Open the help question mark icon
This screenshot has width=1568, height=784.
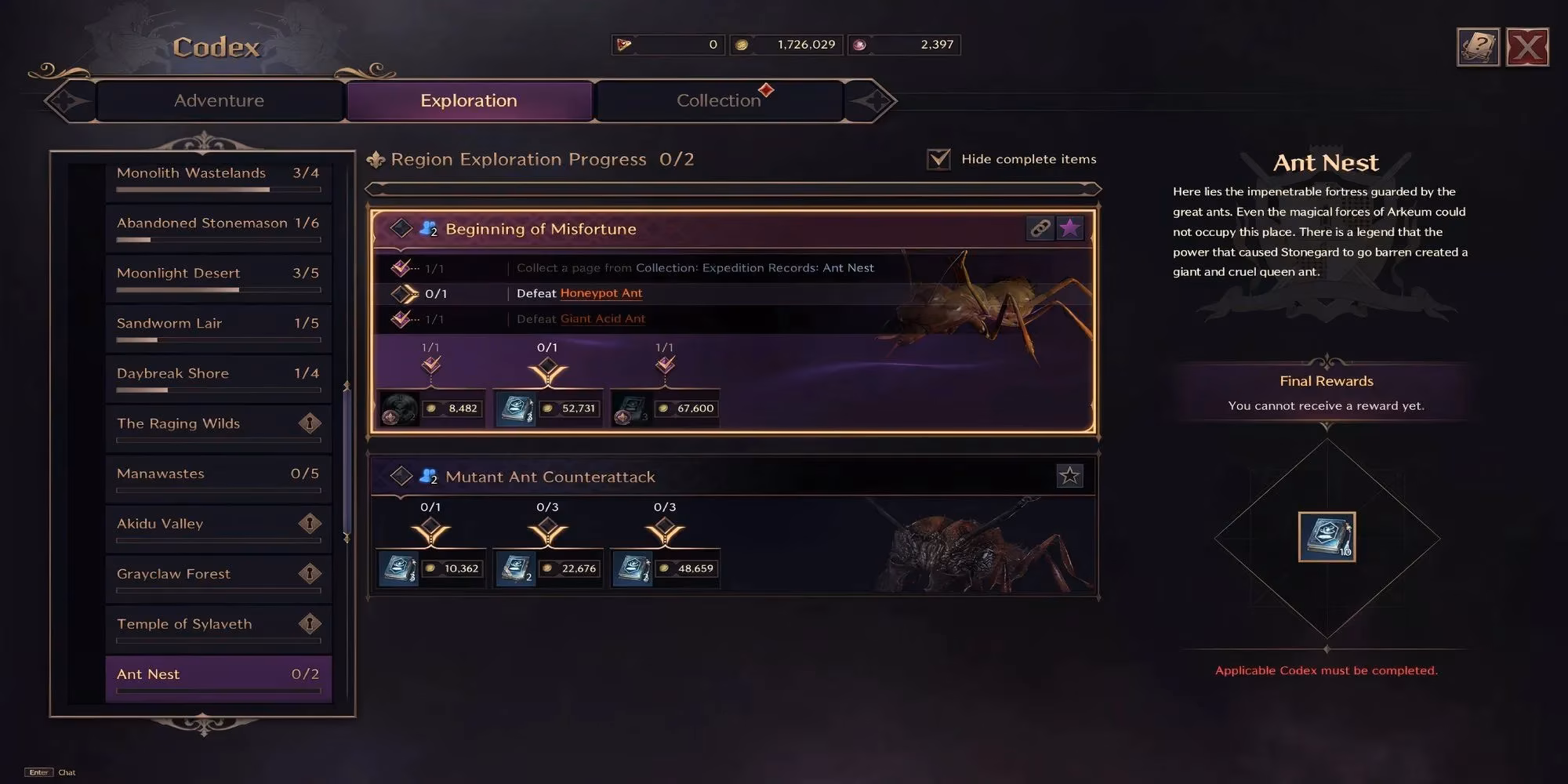click(1477, 46)
